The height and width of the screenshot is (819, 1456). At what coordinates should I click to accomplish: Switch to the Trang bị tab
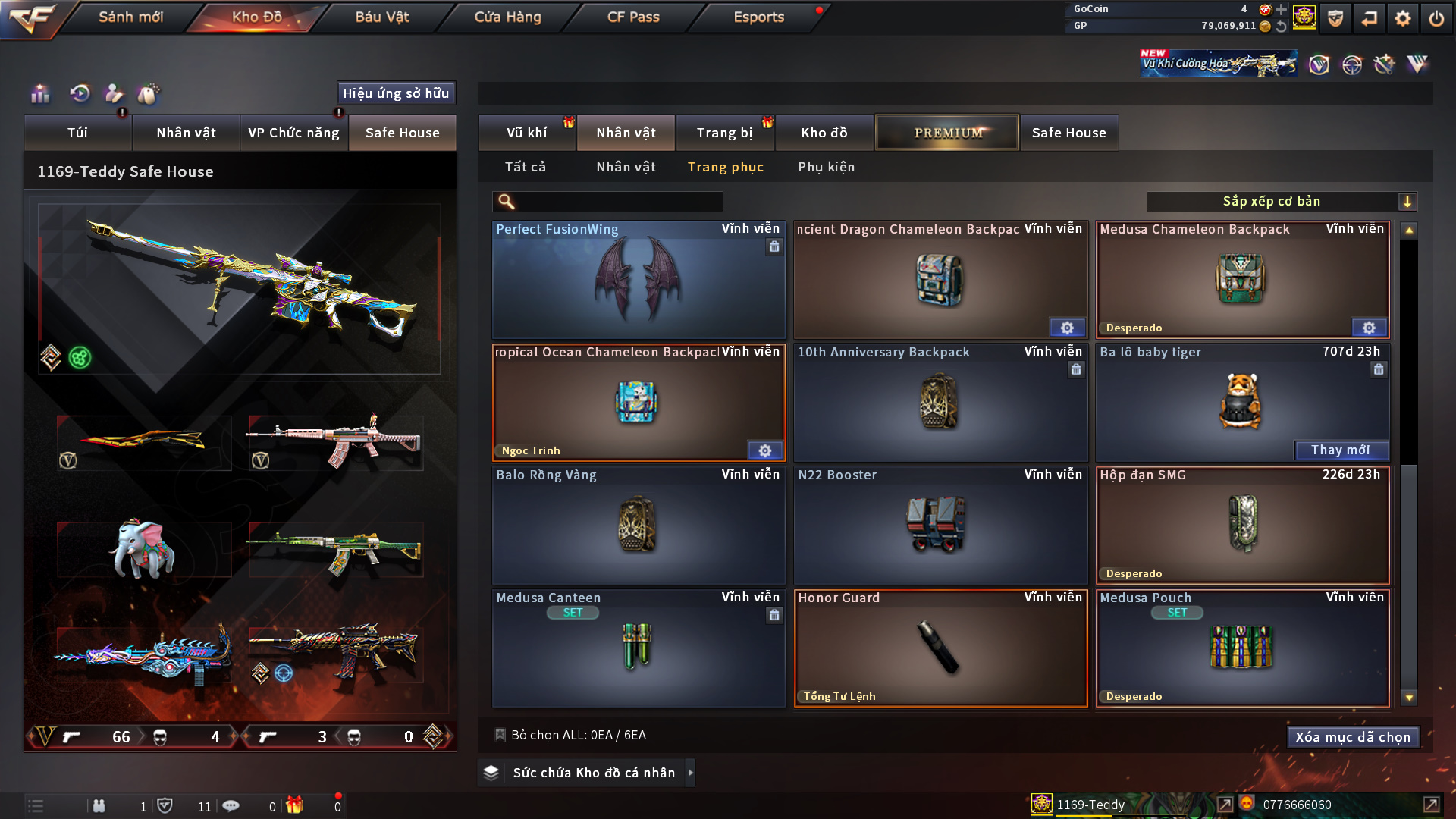point(724,133)
